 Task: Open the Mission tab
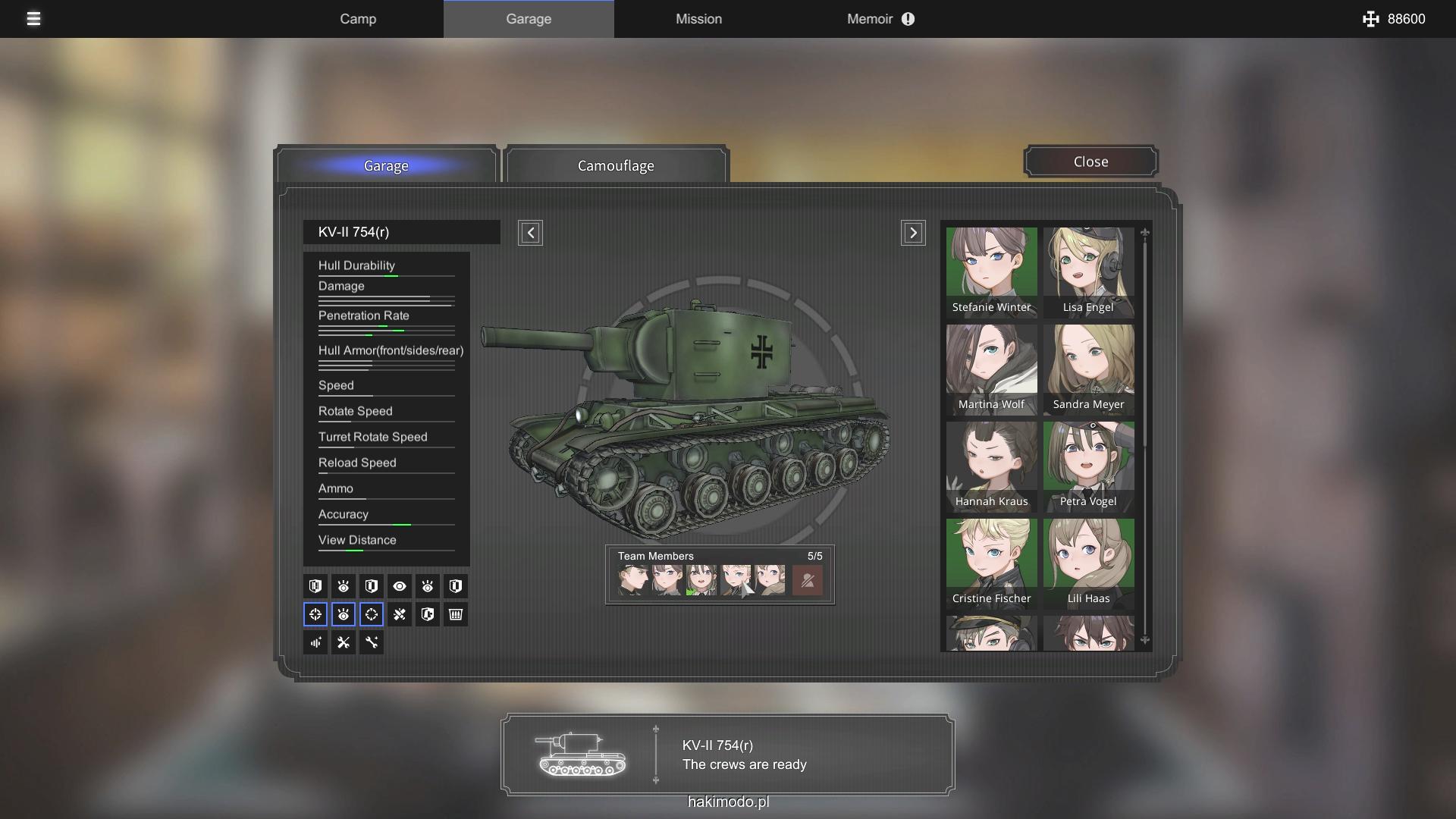[698, 19]
